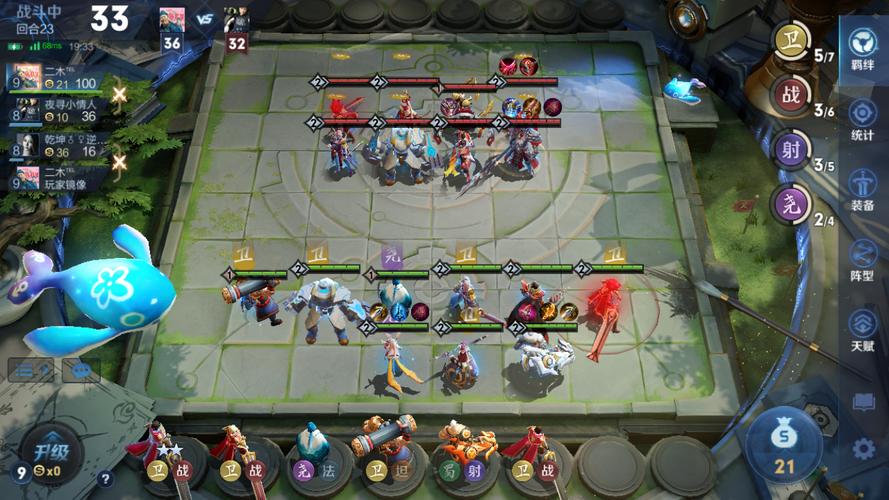Open settings with the gear icon
This screenshot has width=889, height=500.
point(863,449)
